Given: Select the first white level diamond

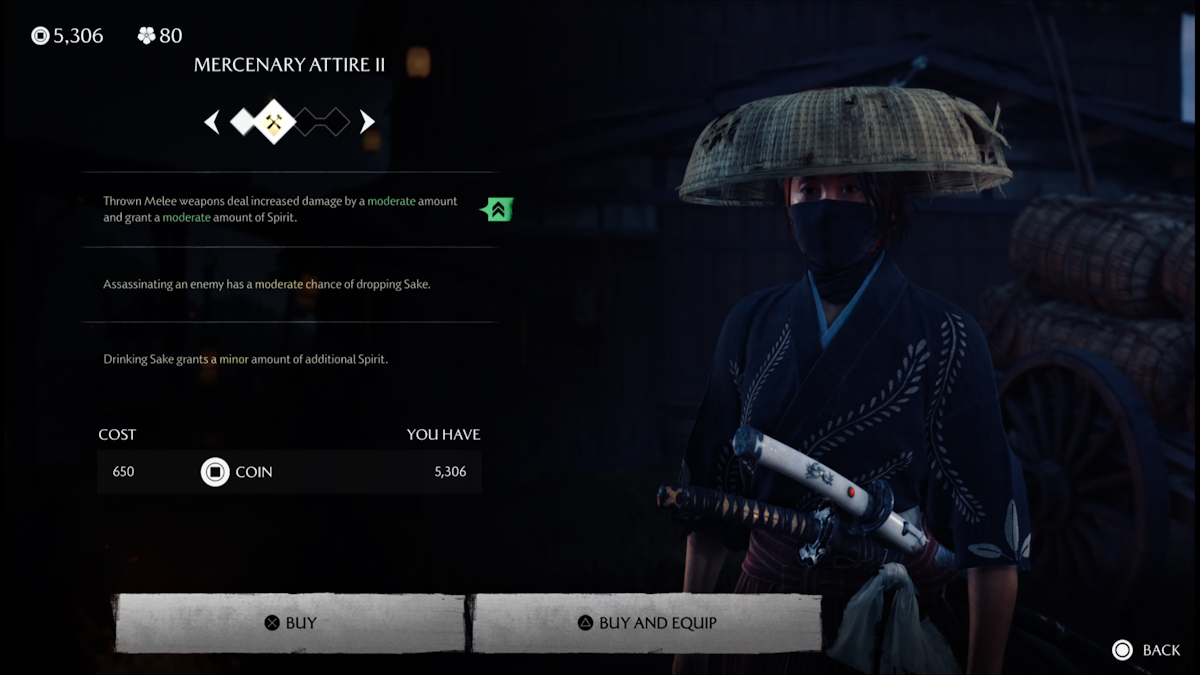Looking at the screenshot, I should tap(244, 122).
